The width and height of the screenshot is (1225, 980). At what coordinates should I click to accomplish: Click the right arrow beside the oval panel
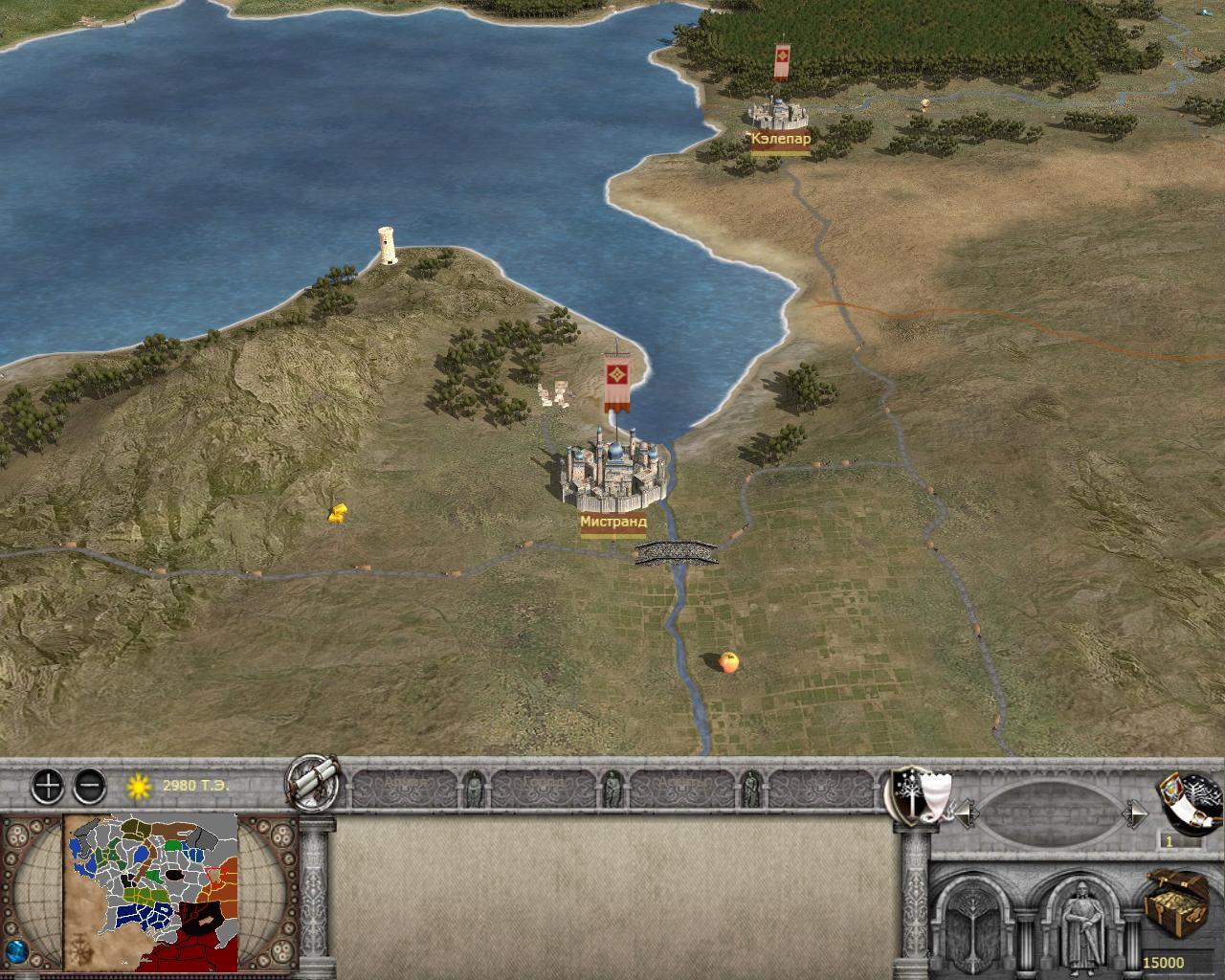1136,814
